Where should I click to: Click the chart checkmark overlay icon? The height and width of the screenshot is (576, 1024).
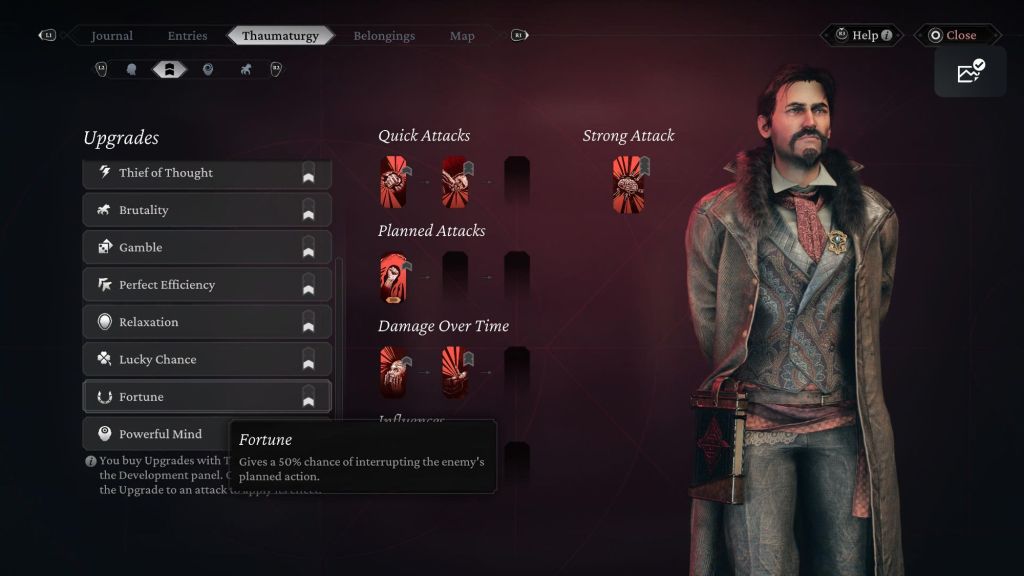[970, 71]
